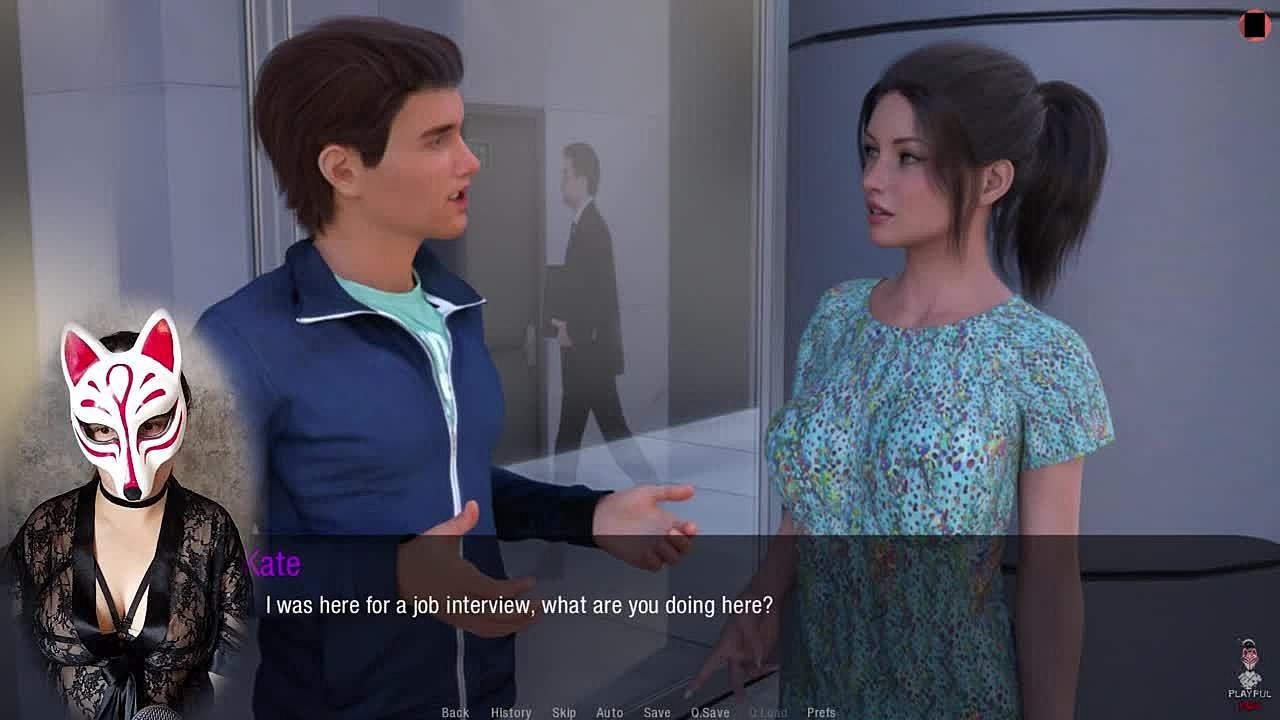1280x720 pixels.
Task: Toggle Auto-advance for dialogue
Action: click(609, 712)
